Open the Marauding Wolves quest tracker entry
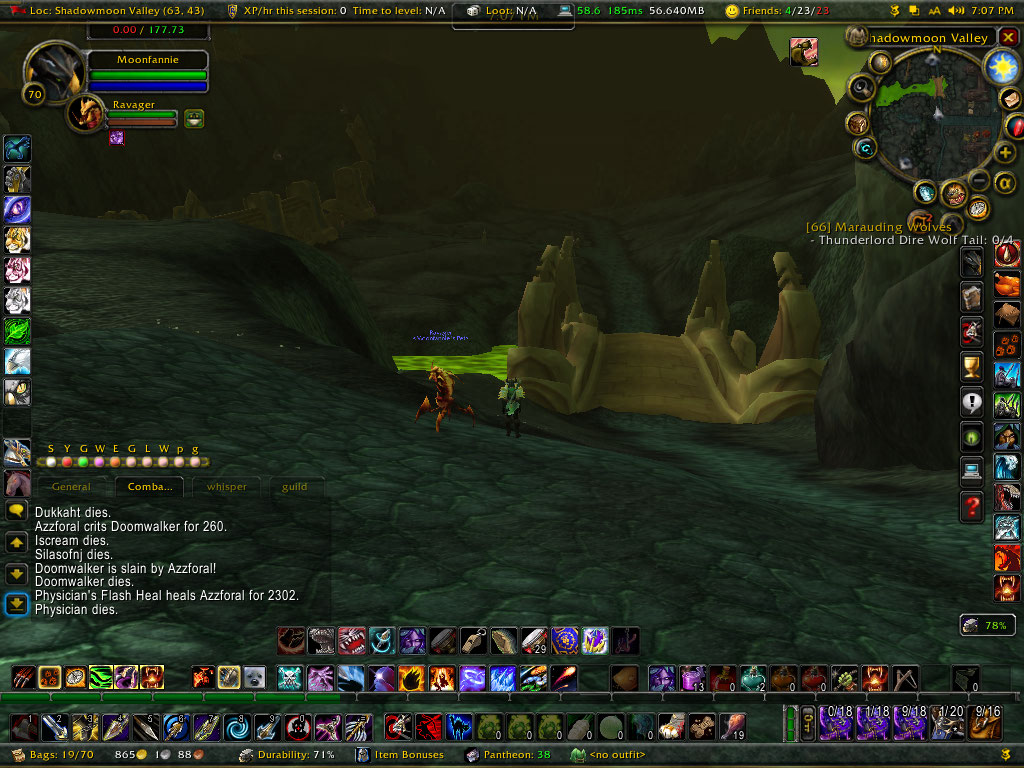 879,227
